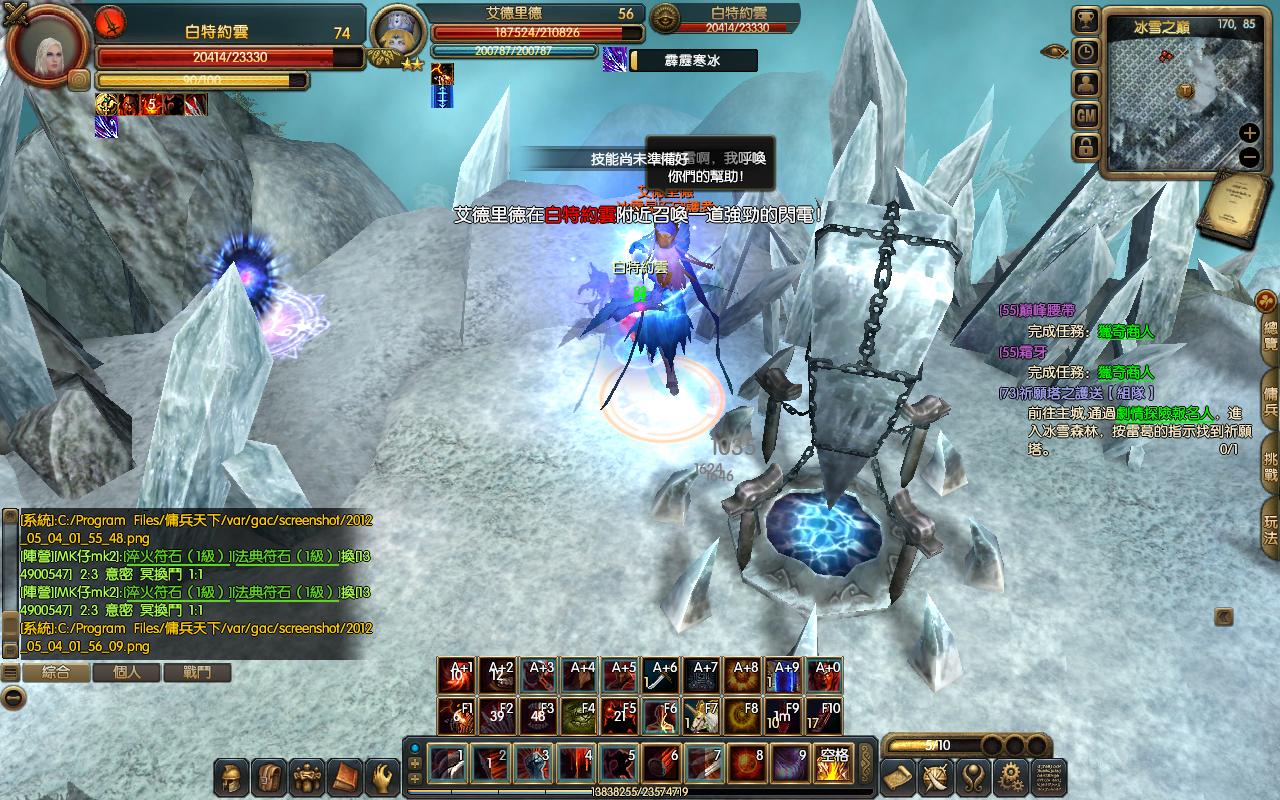Image resolution: width=1280 pixels, height=800 pixels.
Task: Activate the 空格 flame skill slot
Action: pyautogui.click(x=831, y=765)
